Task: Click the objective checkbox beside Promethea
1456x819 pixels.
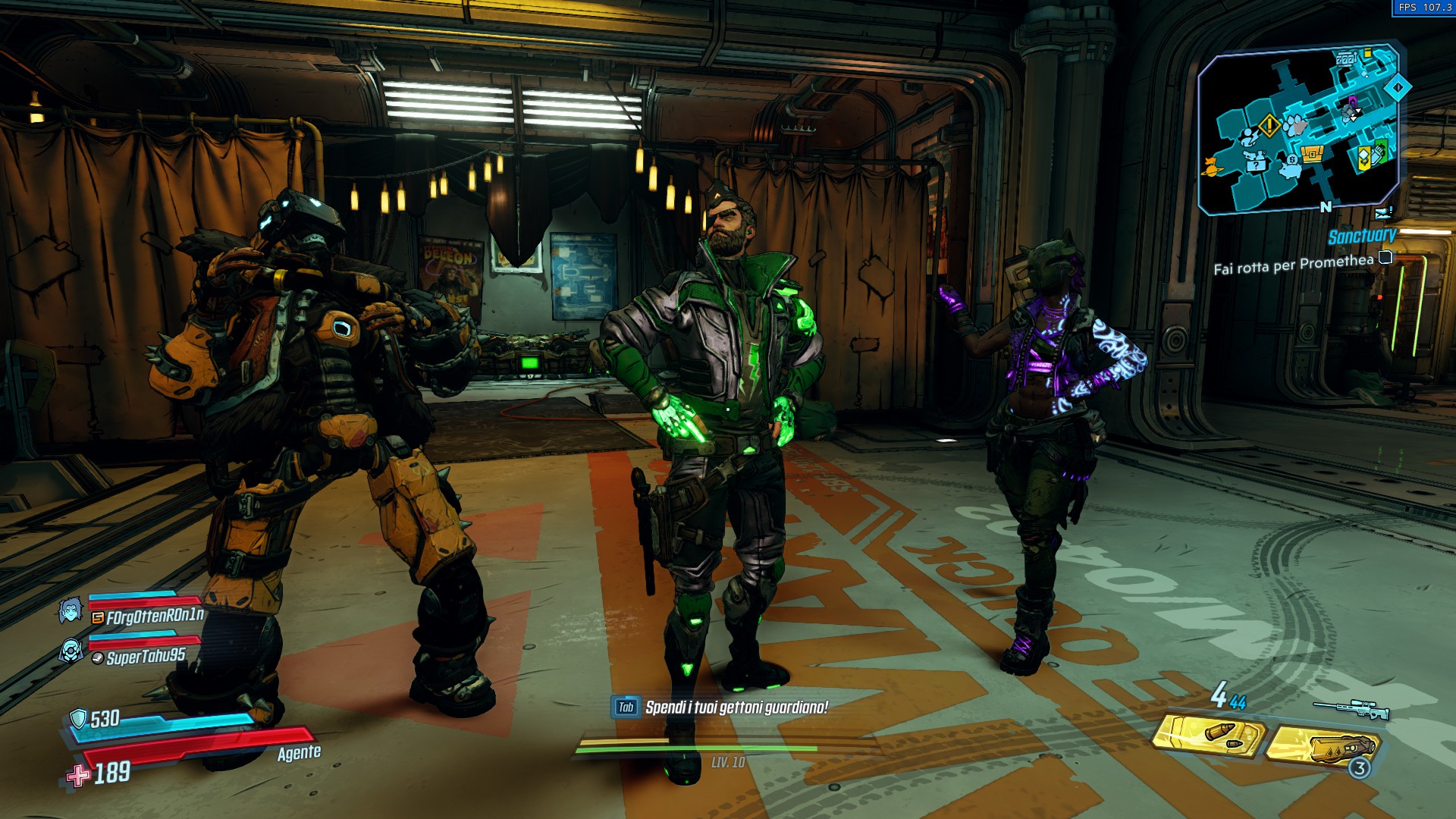Action: tap(1385, 257)
